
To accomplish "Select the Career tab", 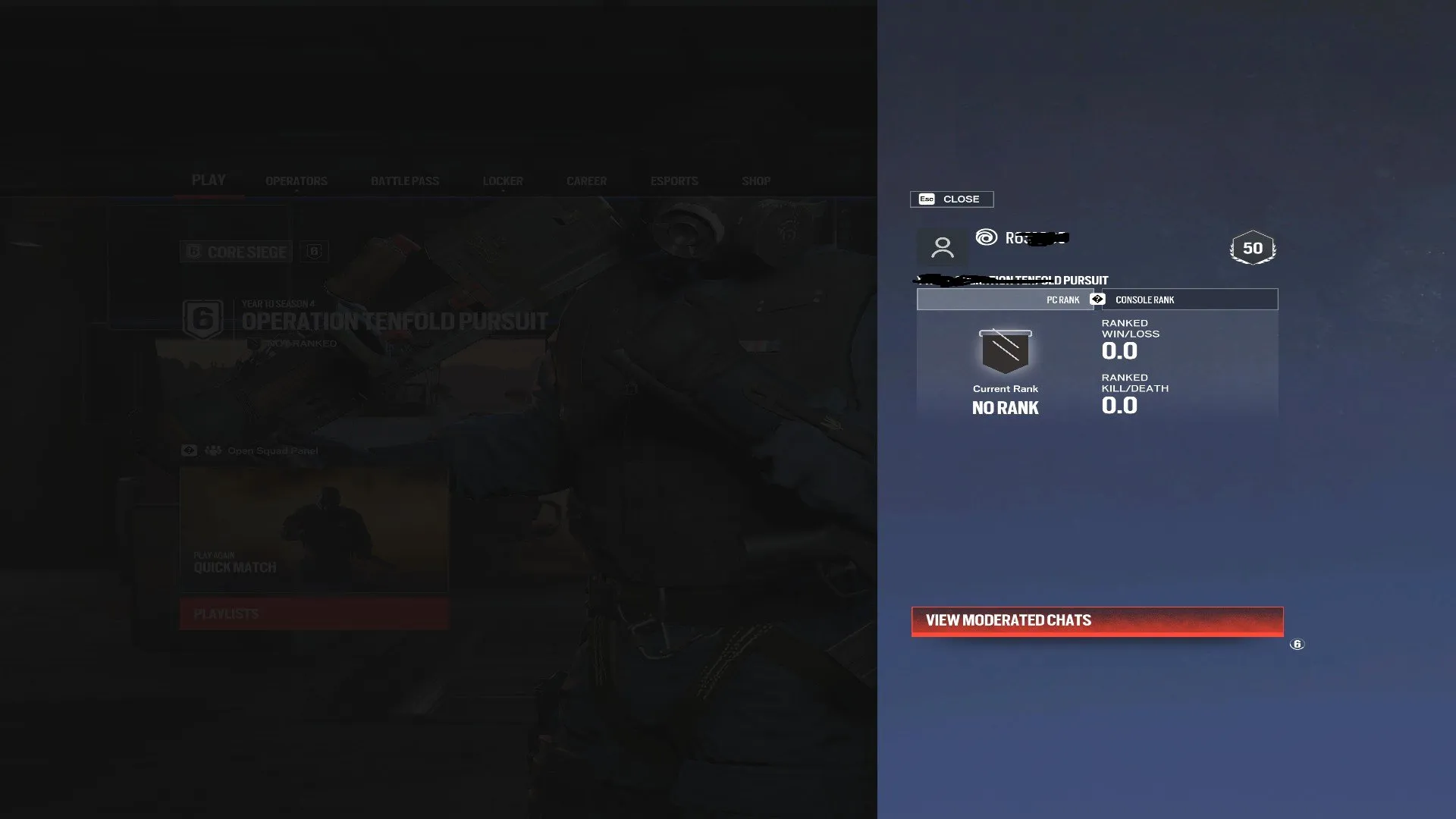I will 585,180.
